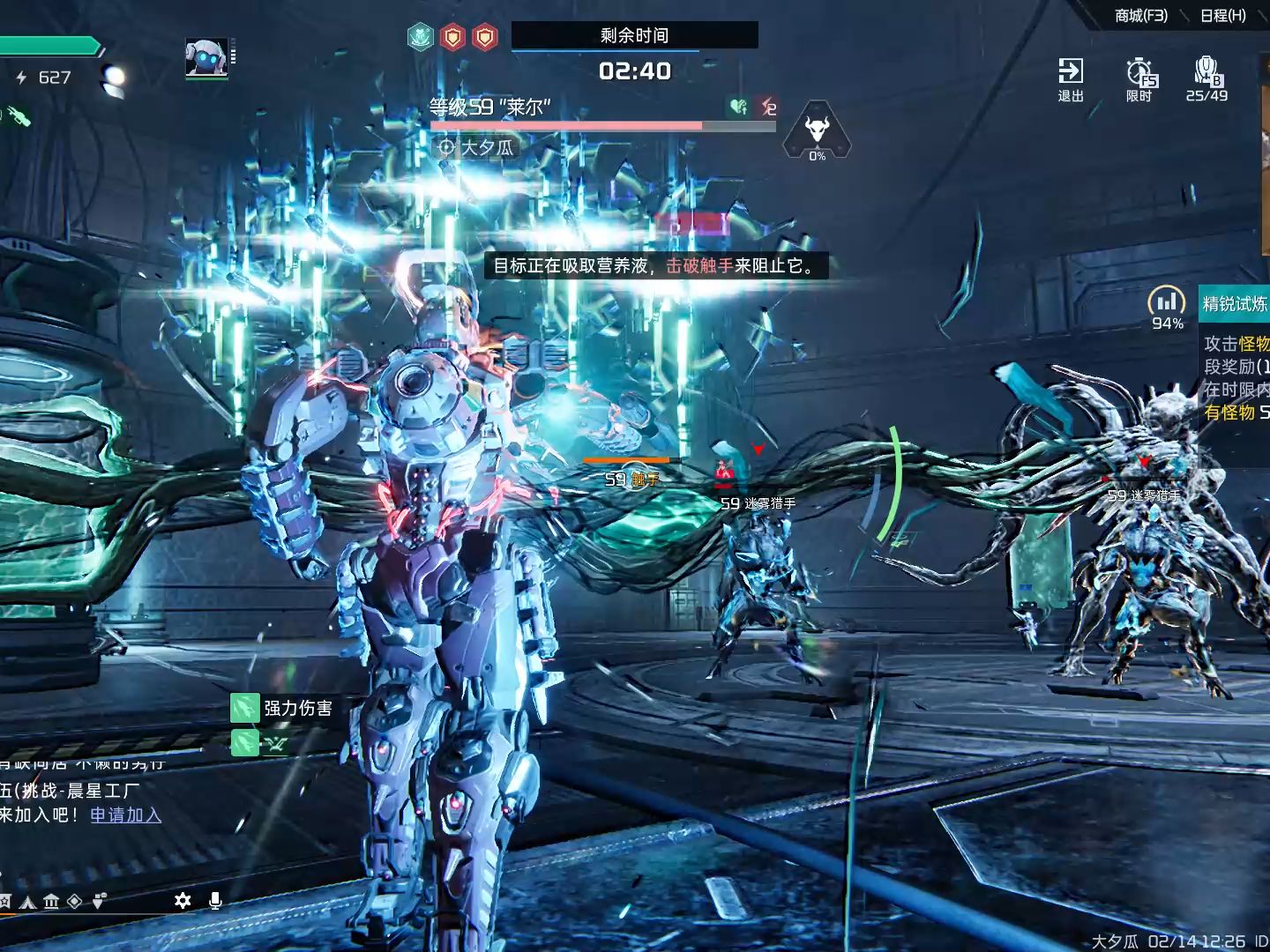The image size is (1270, 952).
Task: Select the robot teammate portrait
Action: pos(207,57)
